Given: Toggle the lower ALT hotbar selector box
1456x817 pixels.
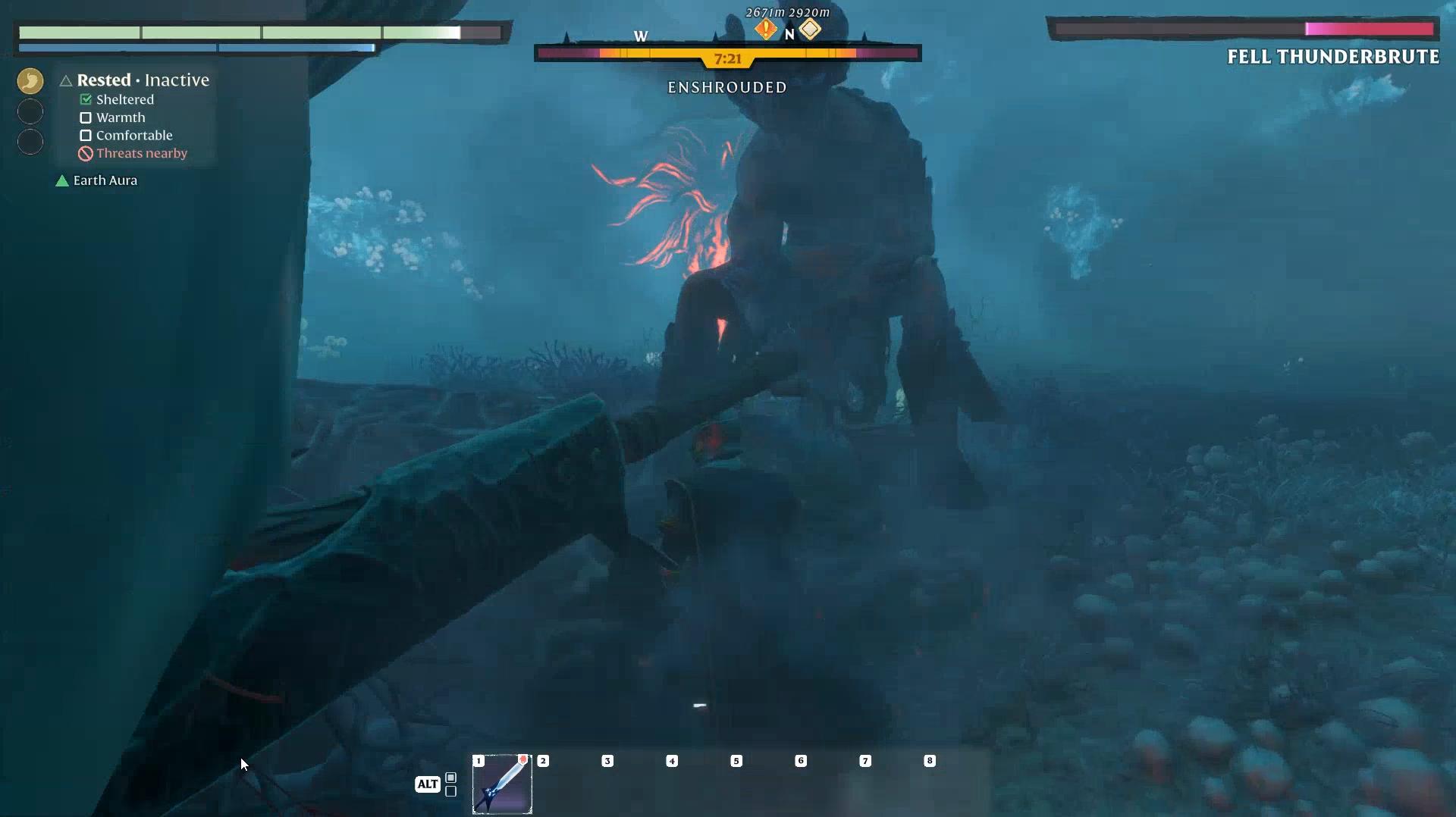Looking at the screenshot, I should (x=451, y=791).
